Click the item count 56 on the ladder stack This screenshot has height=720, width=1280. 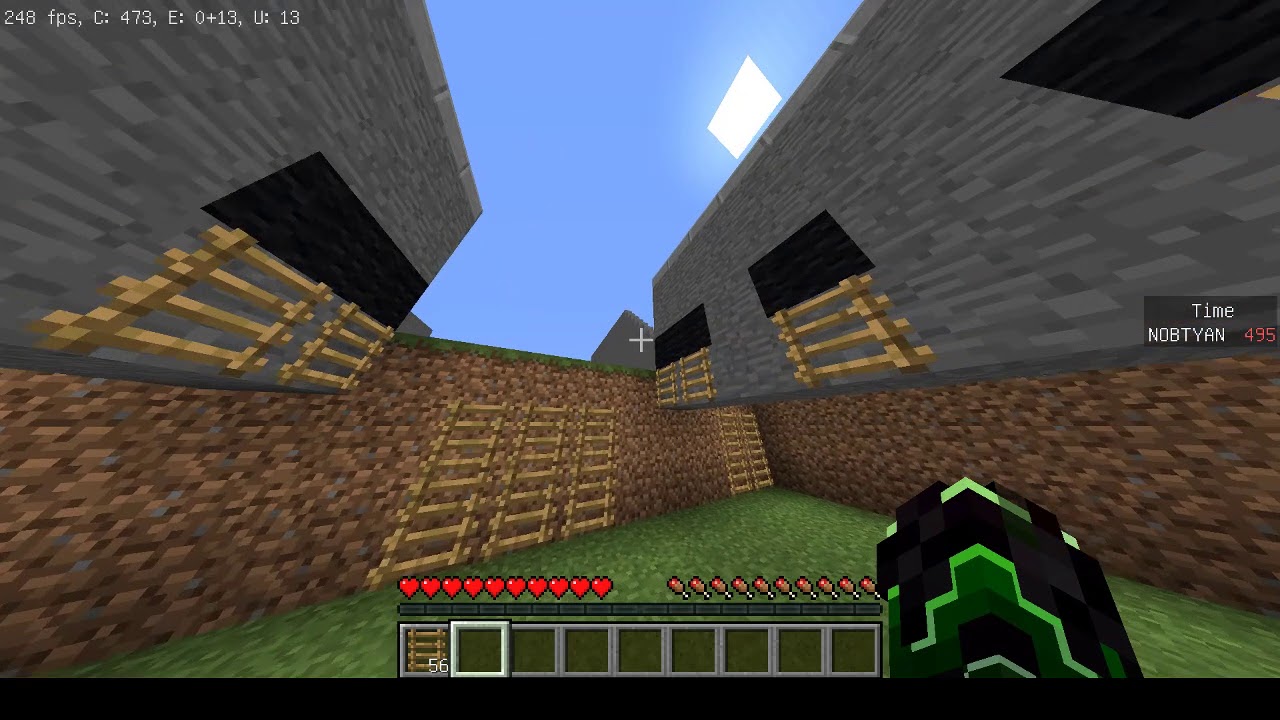pos(437,665)
